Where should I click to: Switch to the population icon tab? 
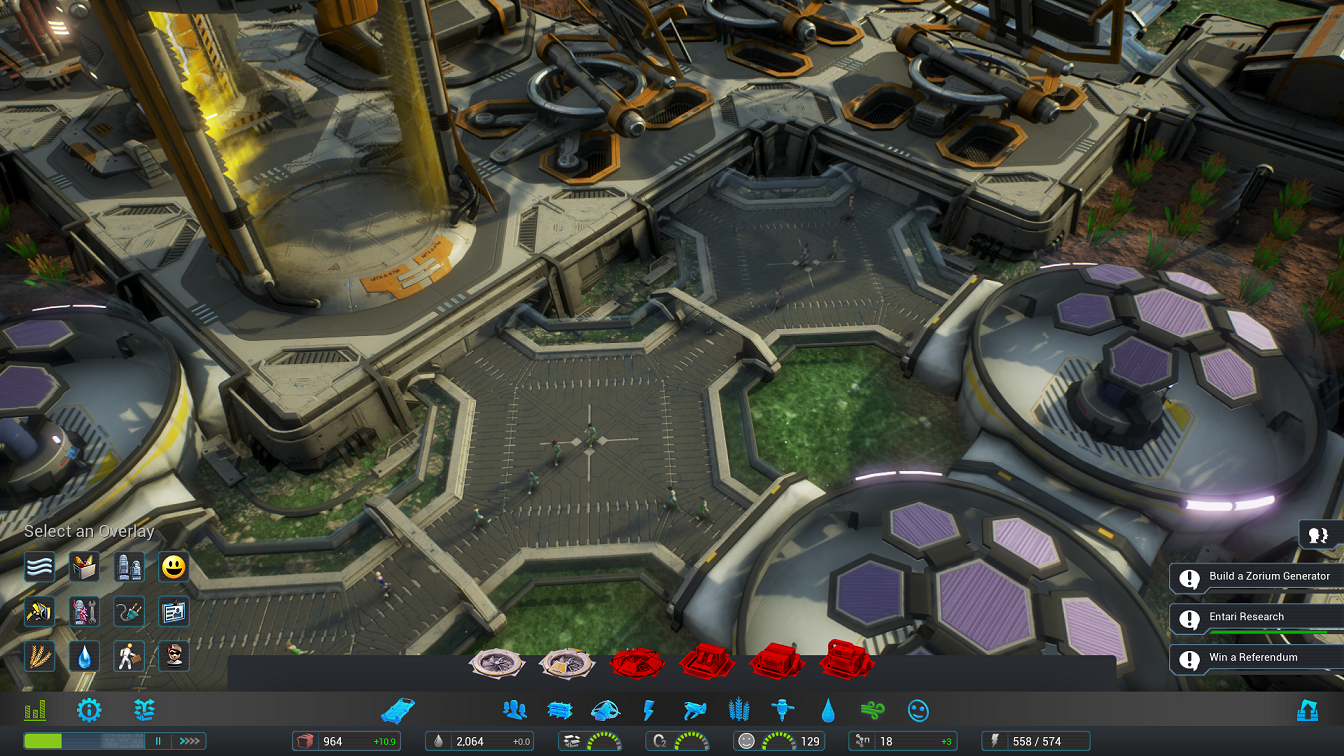tap(512, 710)
